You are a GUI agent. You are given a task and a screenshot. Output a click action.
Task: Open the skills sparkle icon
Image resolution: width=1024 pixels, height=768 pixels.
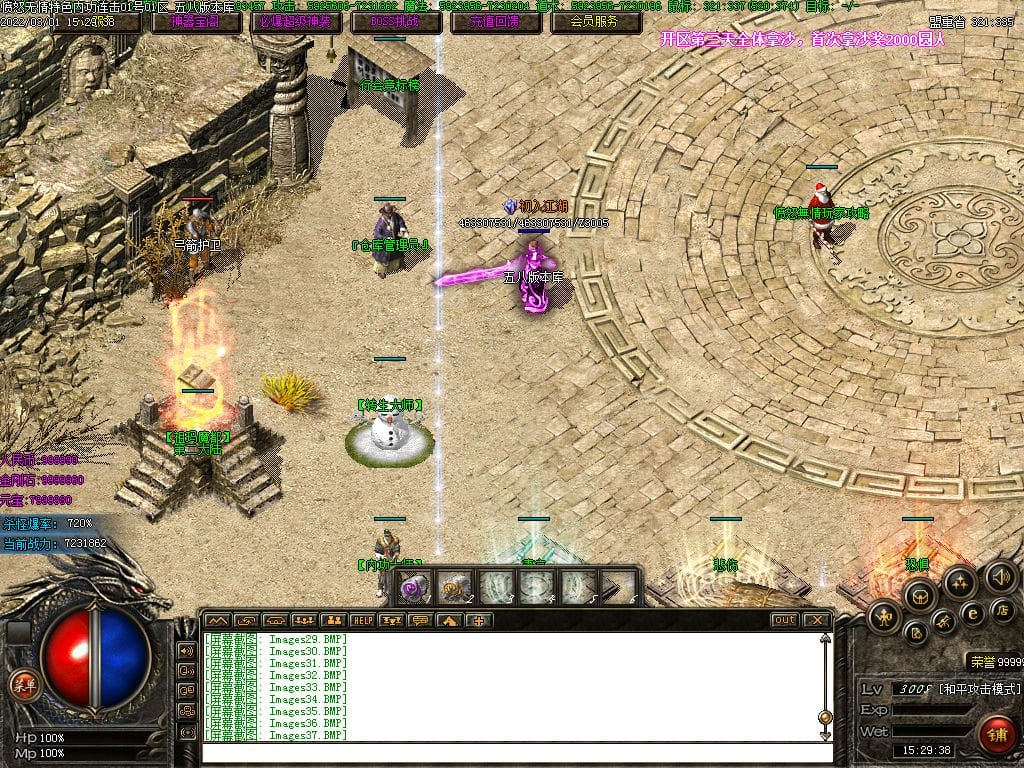960,581
